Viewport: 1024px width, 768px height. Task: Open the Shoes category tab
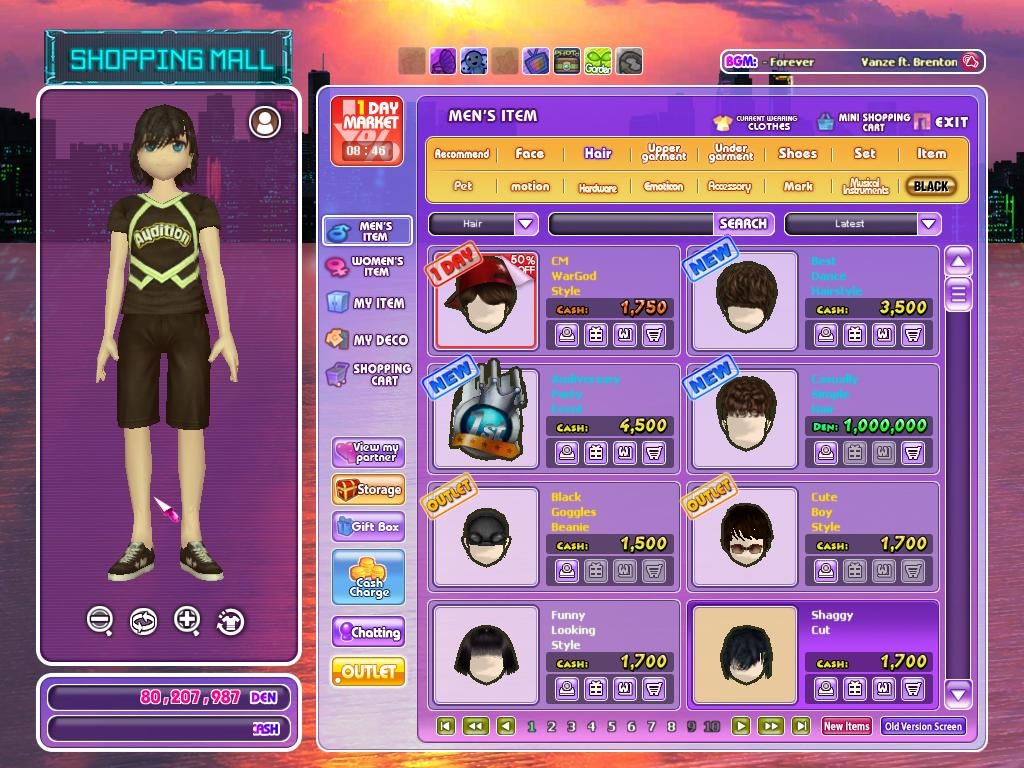coord(797,154)
